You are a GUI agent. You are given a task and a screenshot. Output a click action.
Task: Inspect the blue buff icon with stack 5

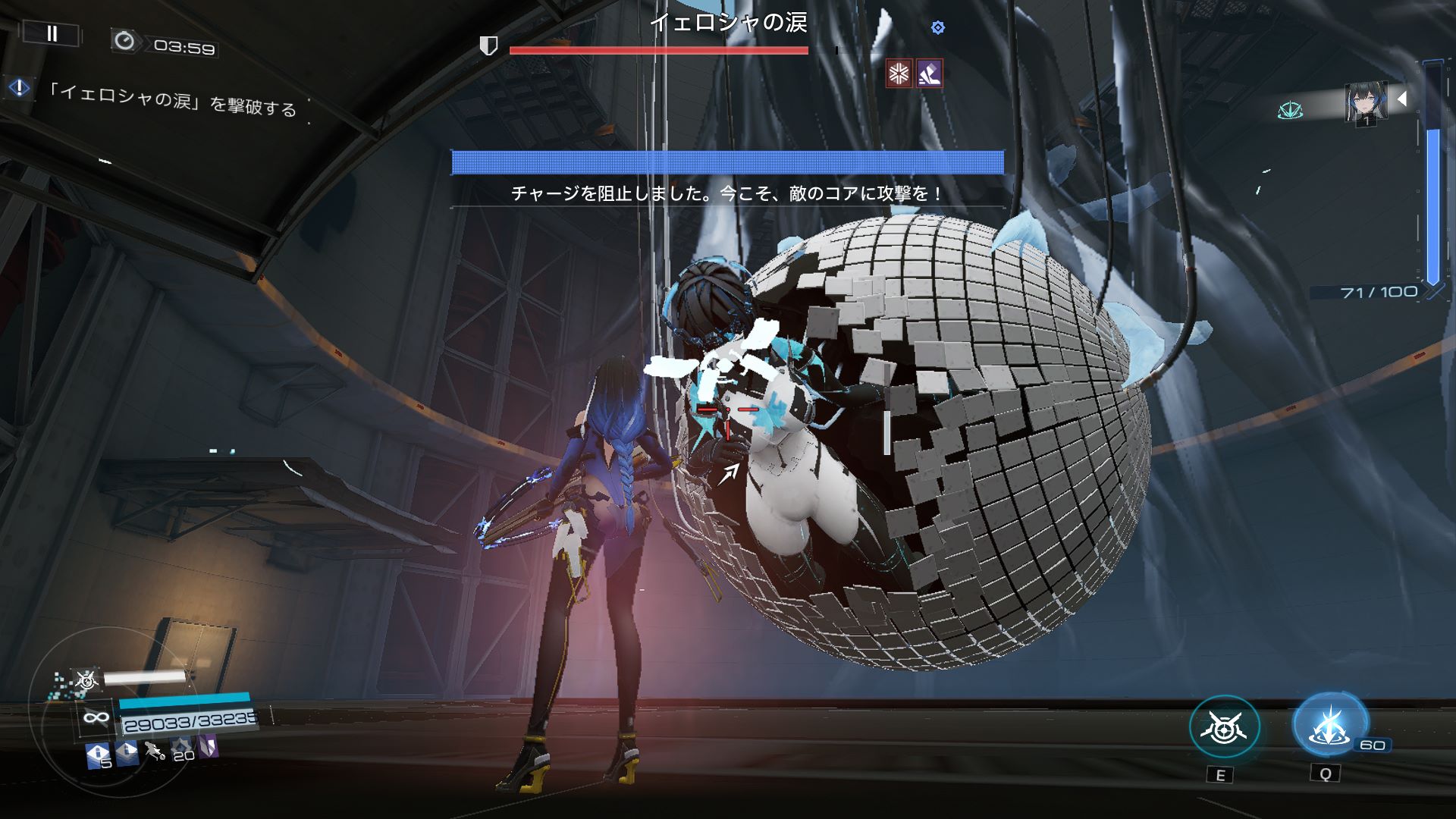pos(98,755)
